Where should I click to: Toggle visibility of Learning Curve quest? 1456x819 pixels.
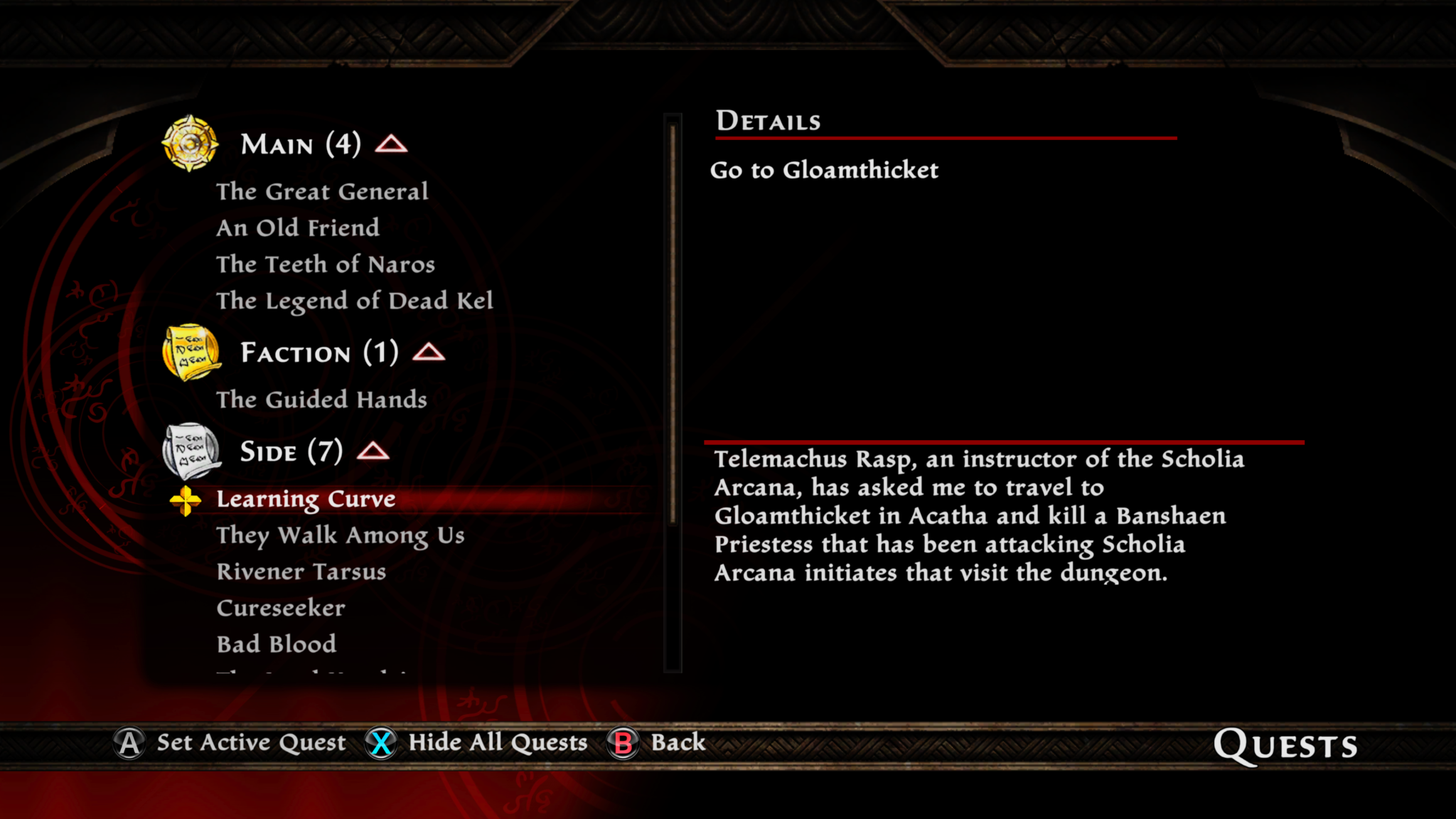click(306, 498)
